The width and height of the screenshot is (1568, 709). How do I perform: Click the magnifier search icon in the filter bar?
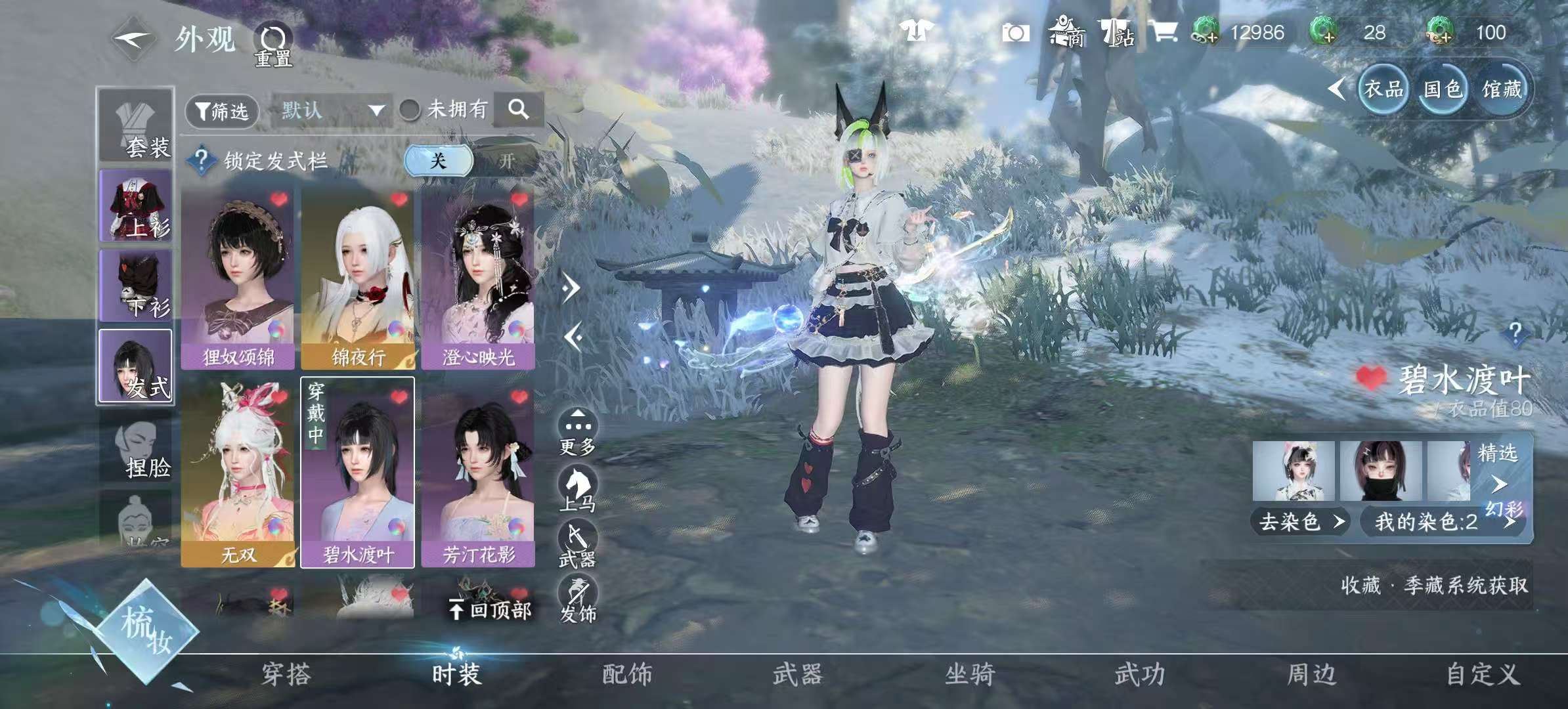(x=521, y=110)
